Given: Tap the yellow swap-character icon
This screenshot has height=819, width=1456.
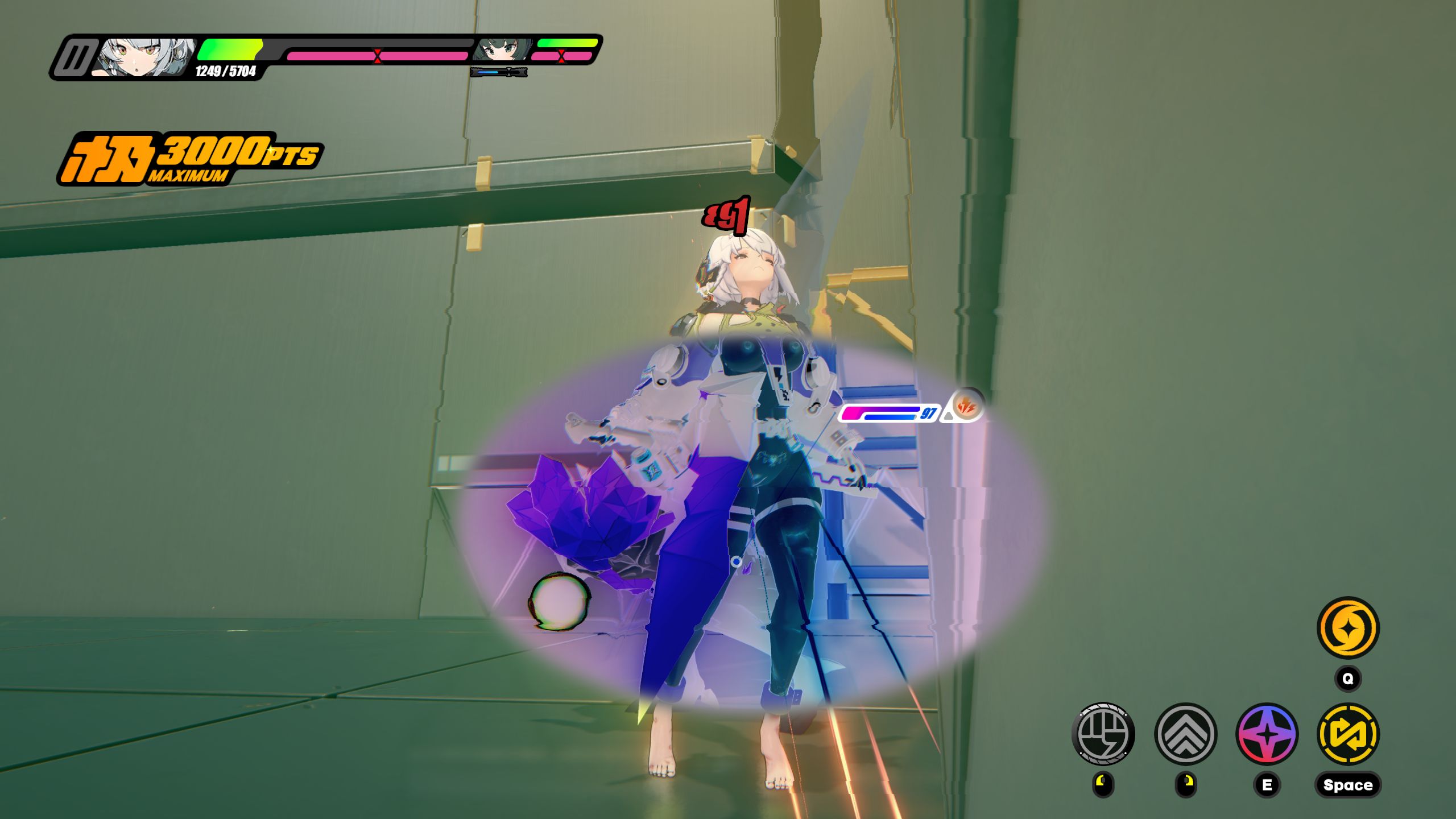Looking at the screenshot, I should (x=1348, y=734).
